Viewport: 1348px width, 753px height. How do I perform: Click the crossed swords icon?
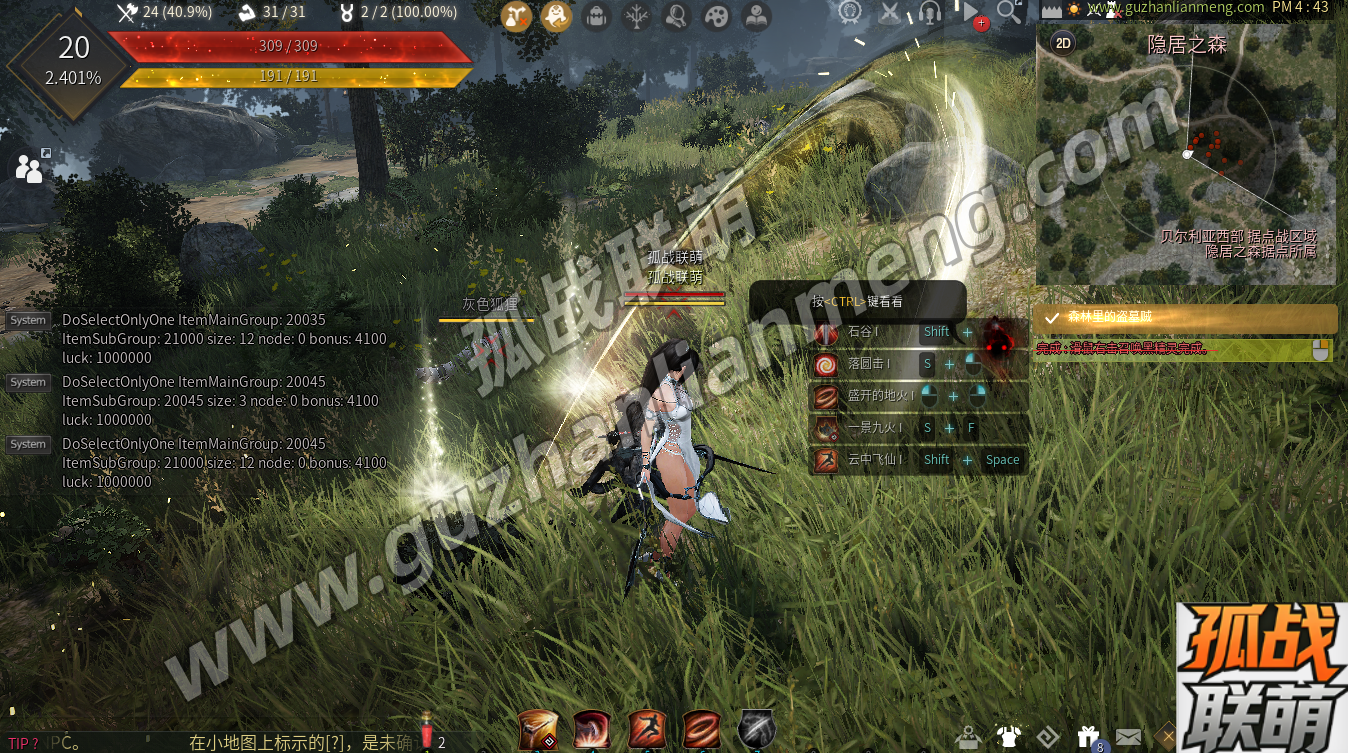tap(889, 13)
